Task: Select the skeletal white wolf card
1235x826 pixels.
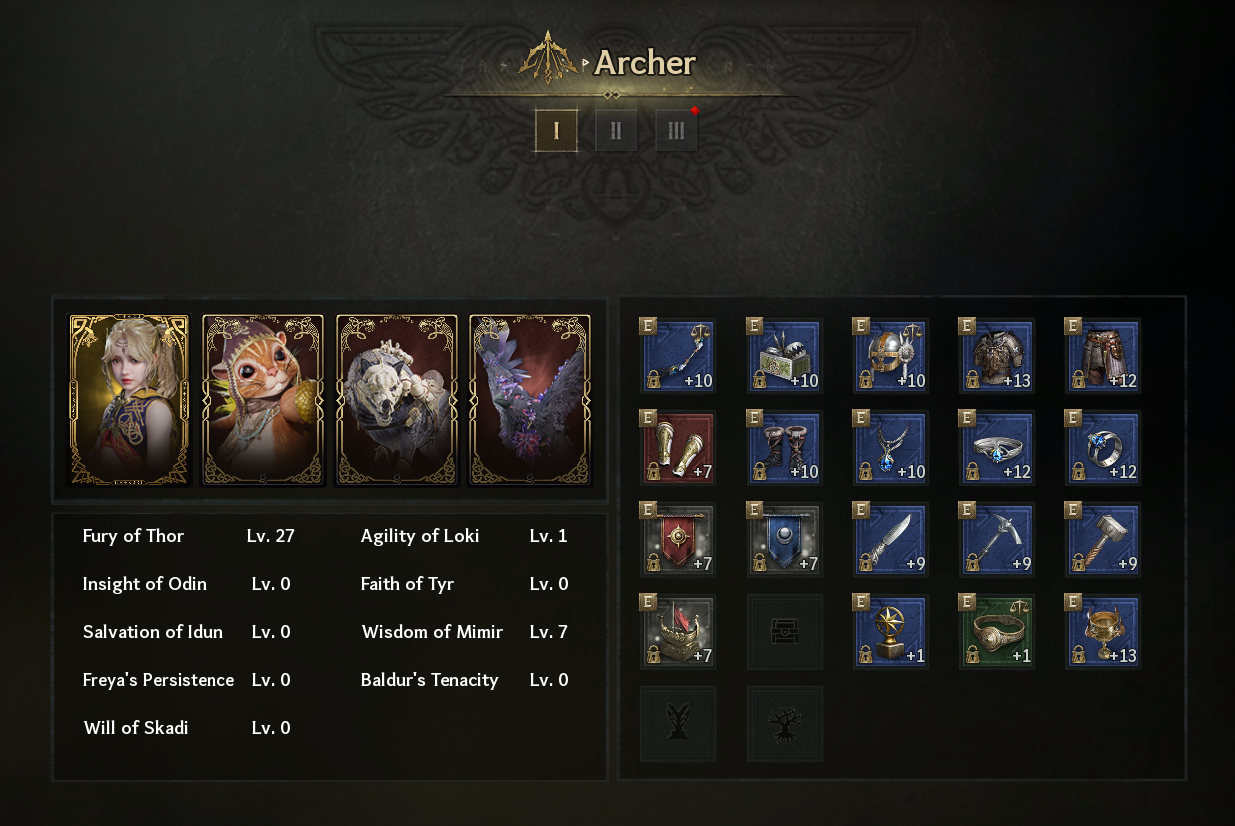Action: 397,400
